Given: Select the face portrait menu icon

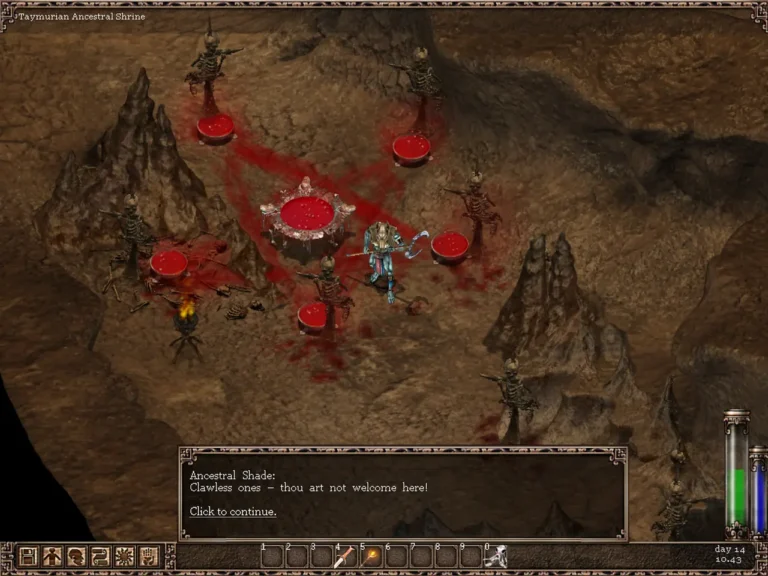Looking at the screenshot, I should coord(76,556).
